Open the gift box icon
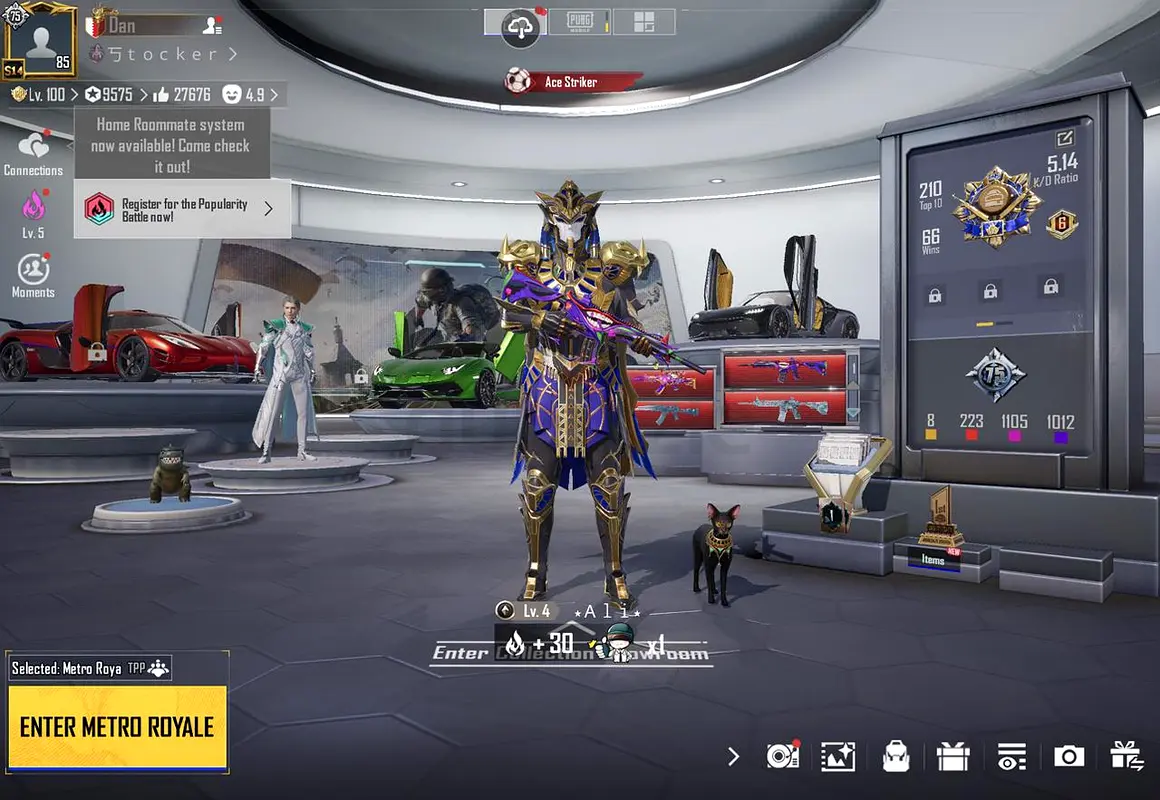Image resolution: width=1160 pixels, height=800 pixels. [953, 756]
